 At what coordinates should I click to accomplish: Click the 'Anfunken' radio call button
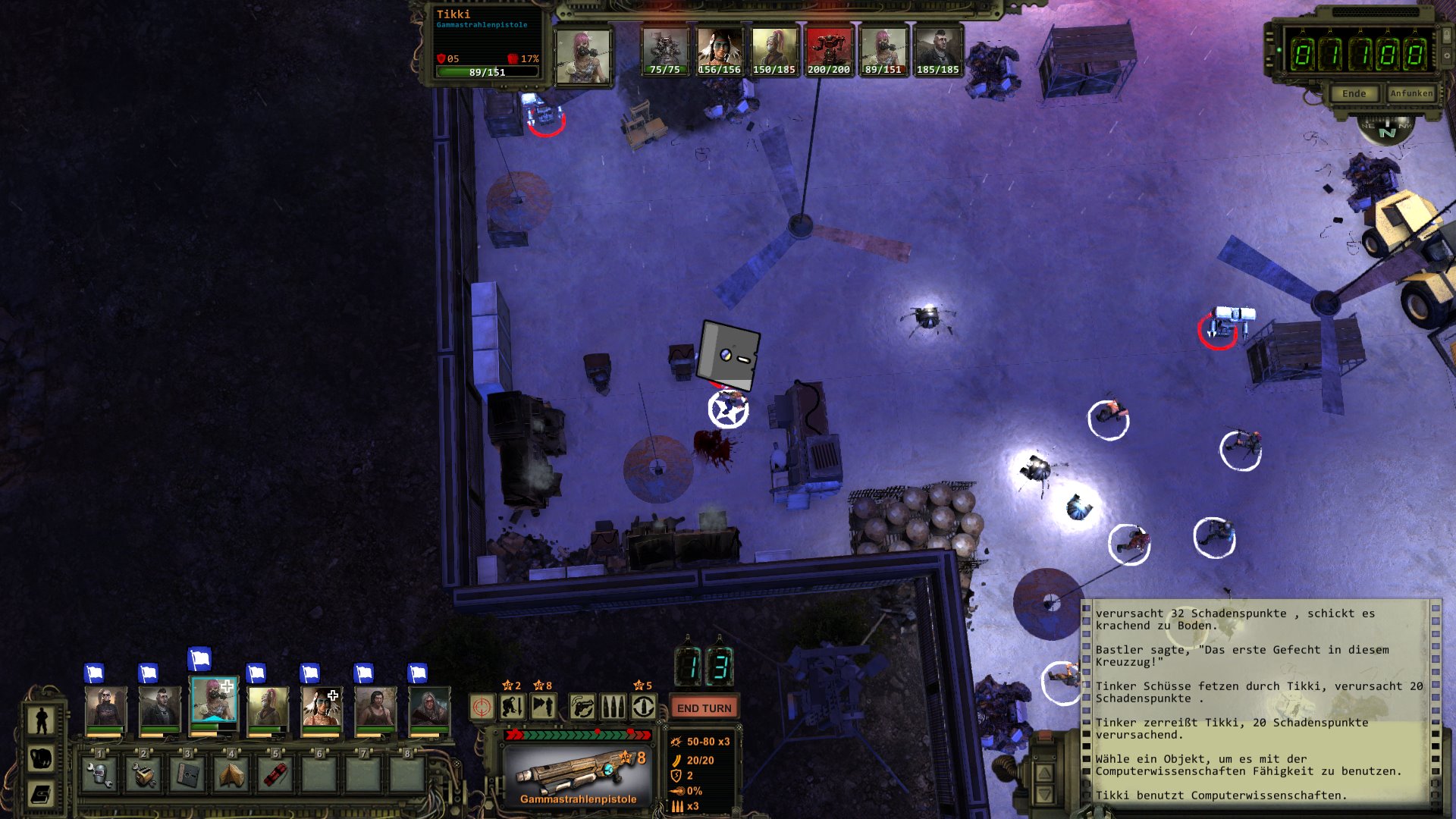tap(1411, 93)
